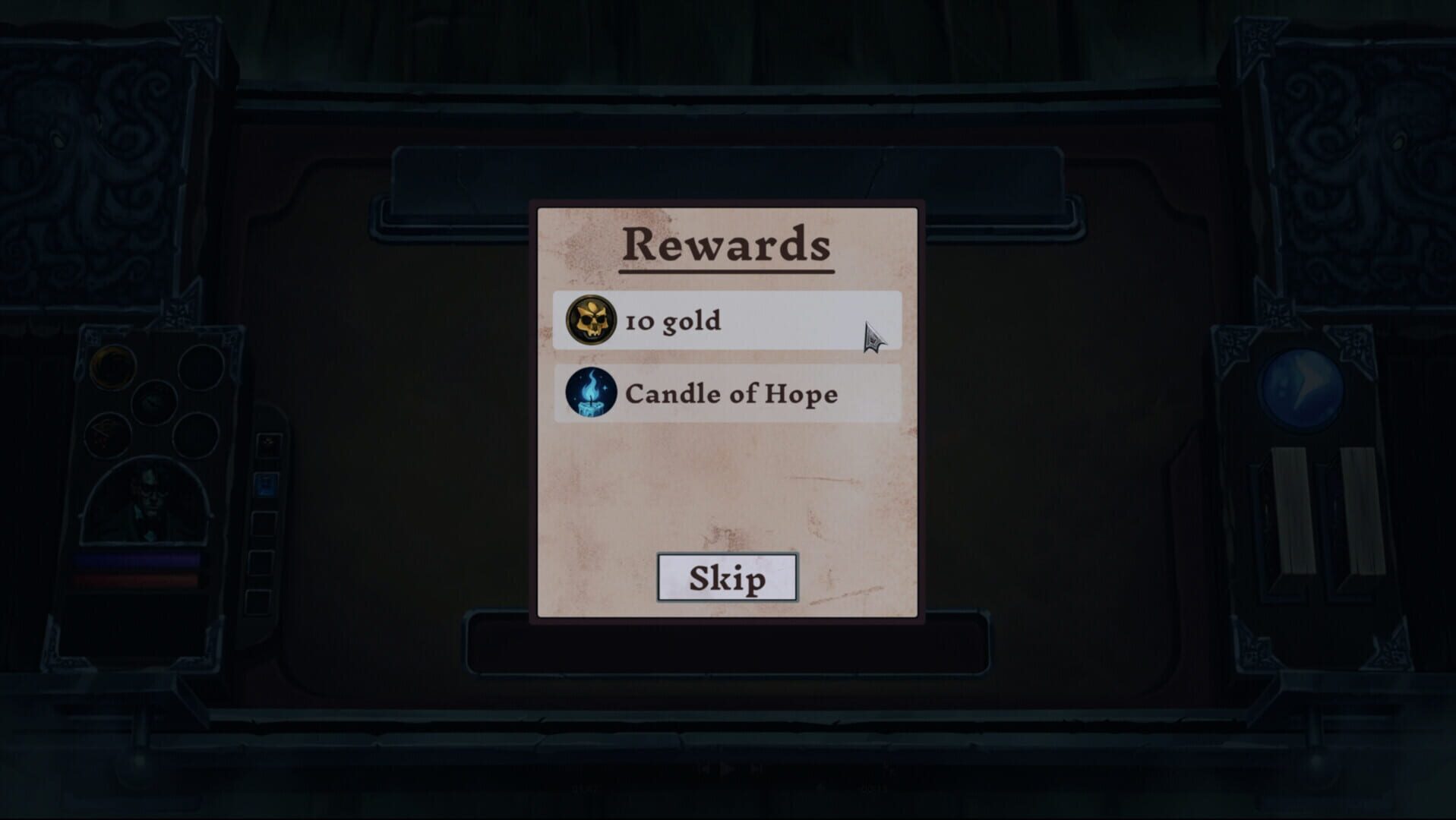Select the investigator's portrait on the left panel
The image size is (1456, 820).
click(150, 497)
